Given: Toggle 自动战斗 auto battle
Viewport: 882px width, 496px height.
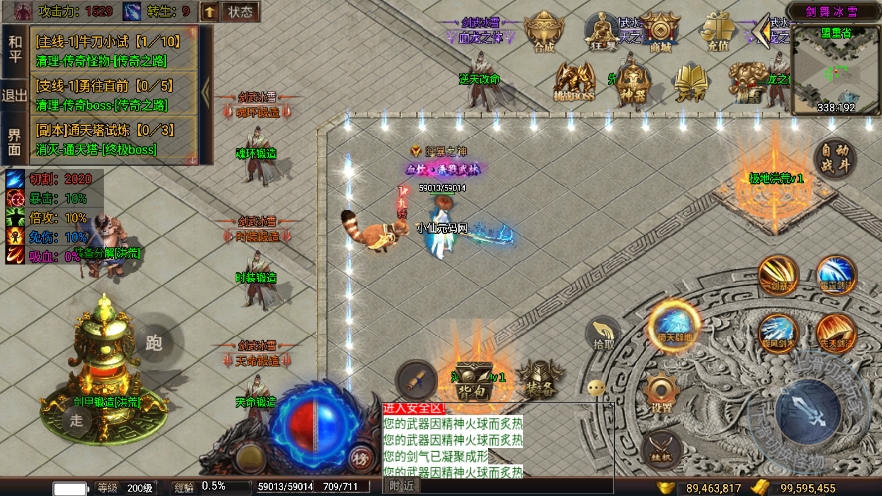Looking at the screenshot, I should coord(834,159).
